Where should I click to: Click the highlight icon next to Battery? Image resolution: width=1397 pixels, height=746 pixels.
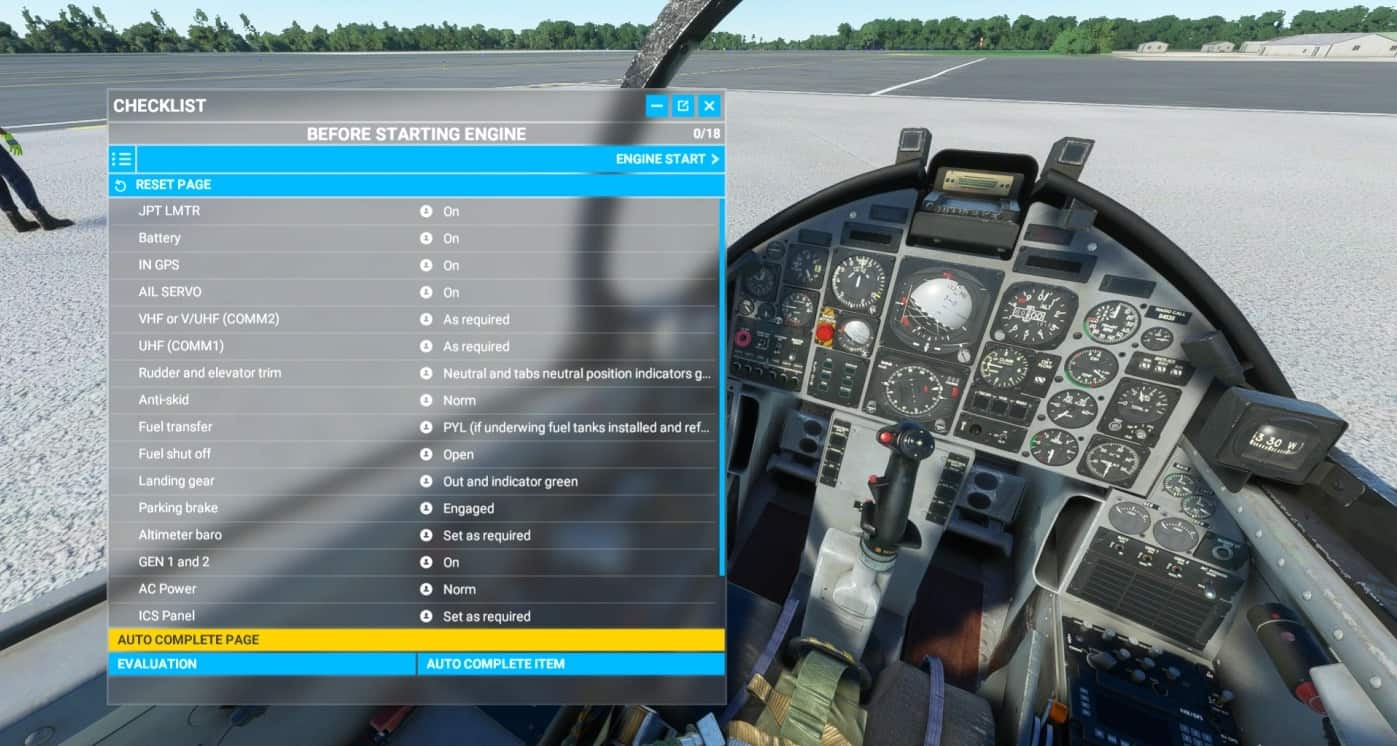[x=427, y=238]
